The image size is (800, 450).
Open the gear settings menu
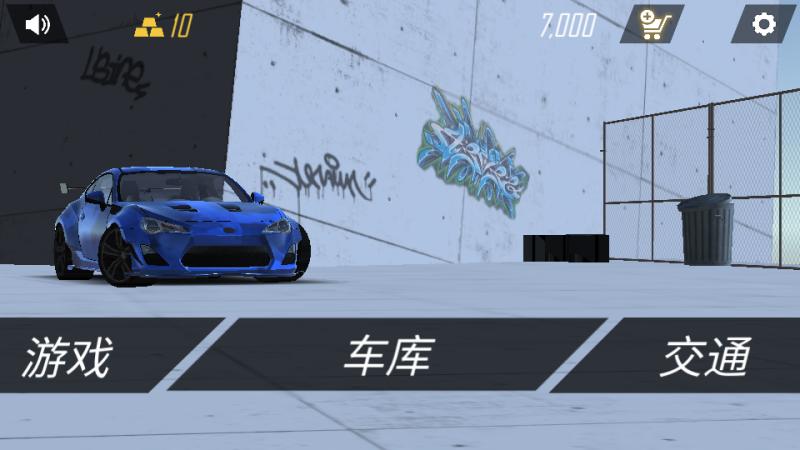(763, 24)
